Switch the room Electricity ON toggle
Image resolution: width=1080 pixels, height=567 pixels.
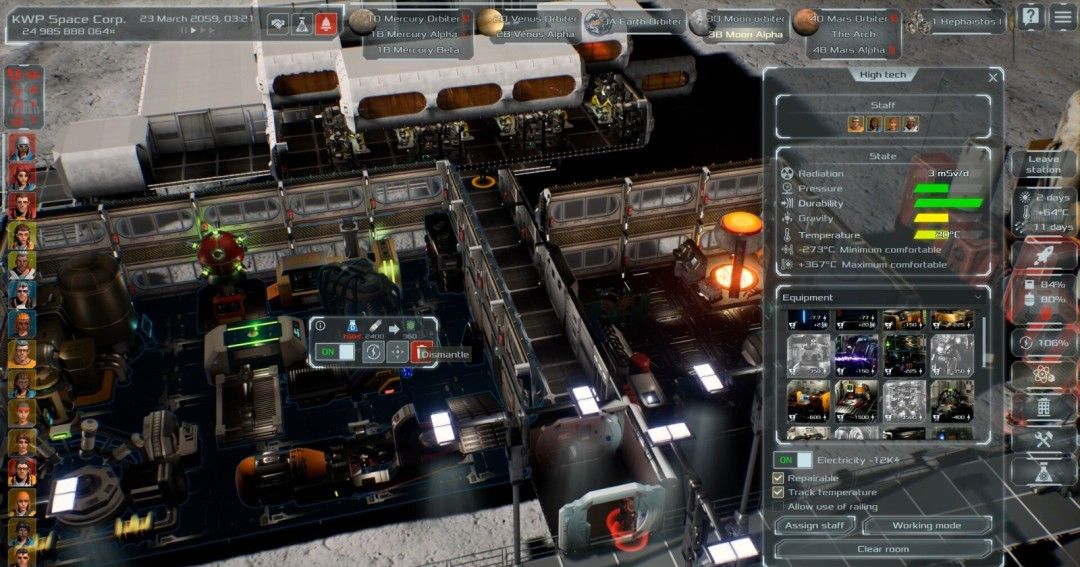pyautogui.click(x=794, y=460)
